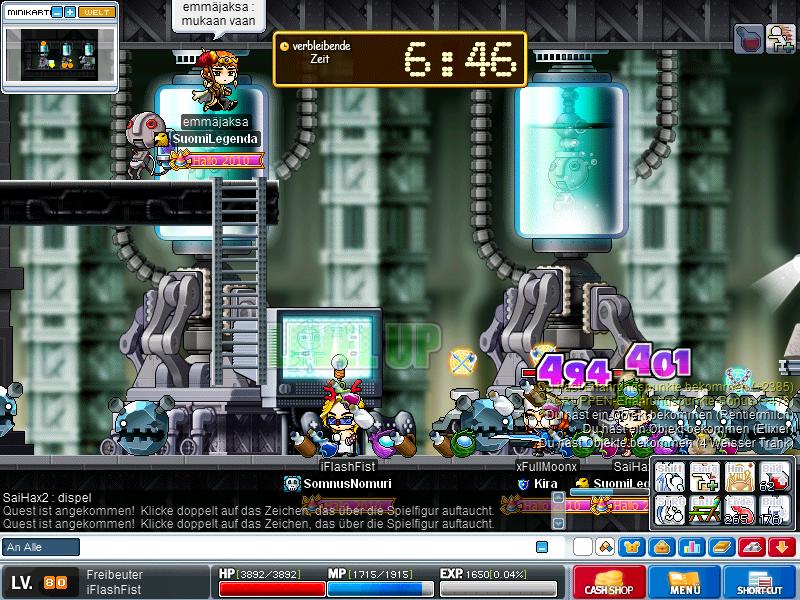800x600 pixels.
Task: Open the inventory bag icon button
Action: pos(661,547)
